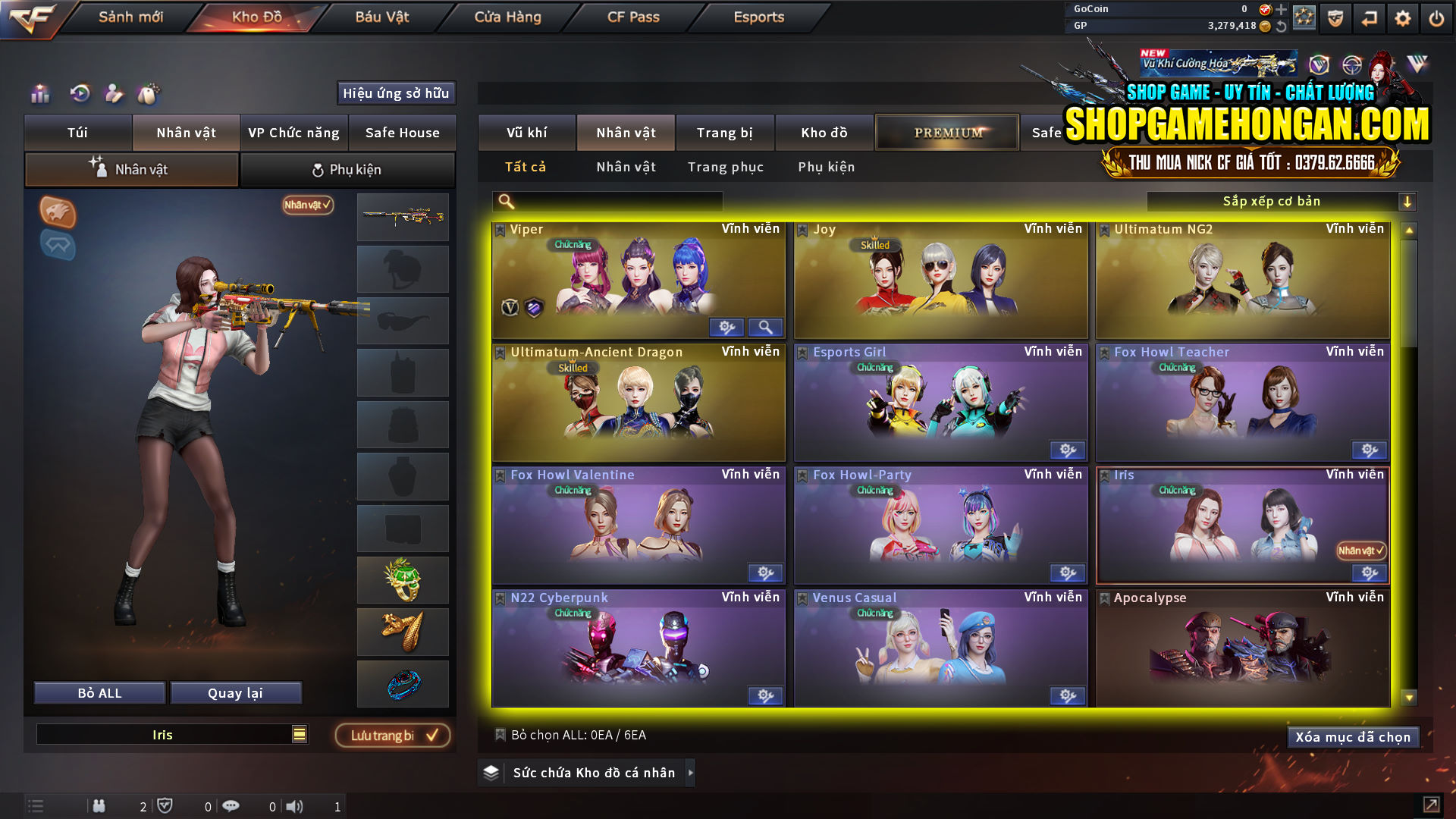Open the magnifier preview icon on Viper card
This screenshot has height=819, width=1456.
pos(766,327)
